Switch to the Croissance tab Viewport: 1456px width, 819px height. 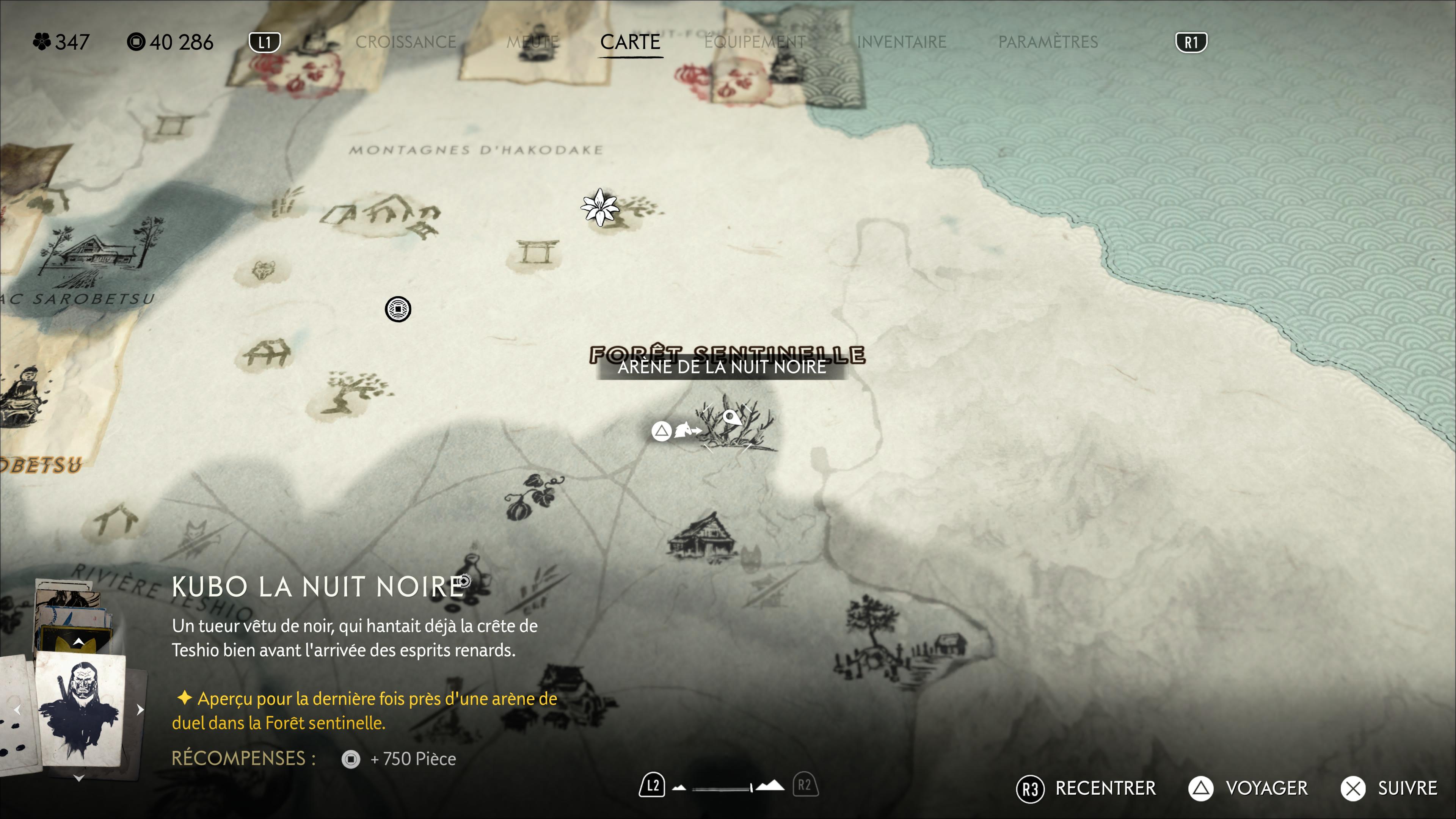pyautogui.click(x=405, y=42)
